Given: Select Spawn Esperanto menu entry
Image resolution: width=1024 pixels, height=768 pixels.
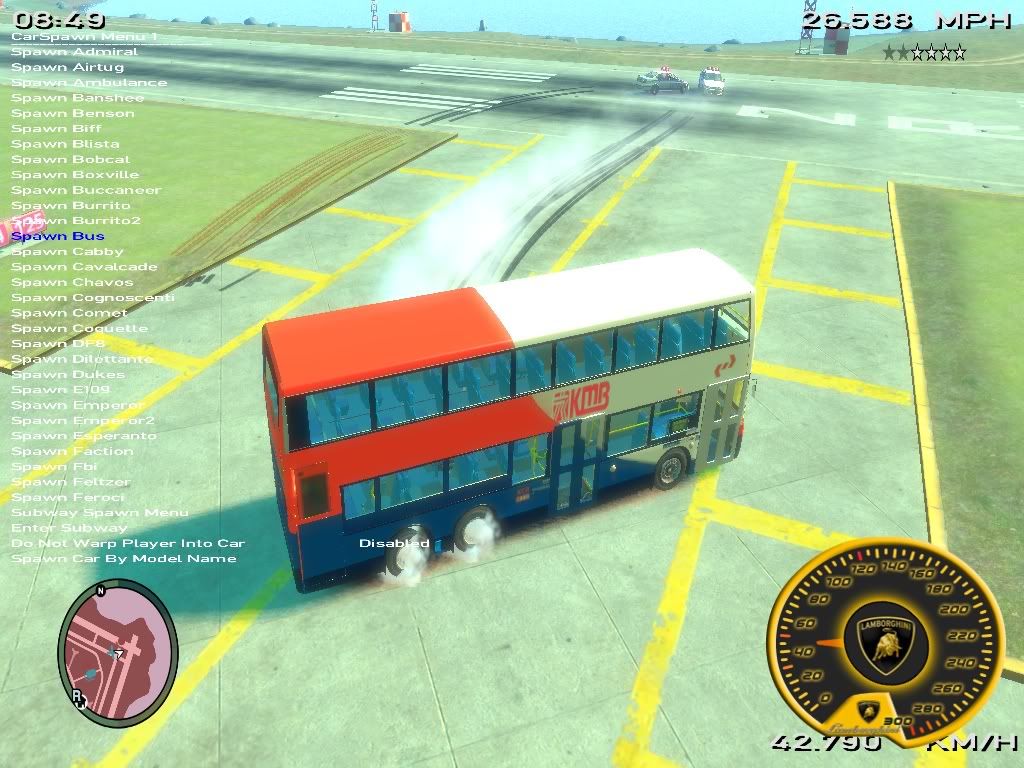Looking at the screenshot, I should [x=84, y=436].
